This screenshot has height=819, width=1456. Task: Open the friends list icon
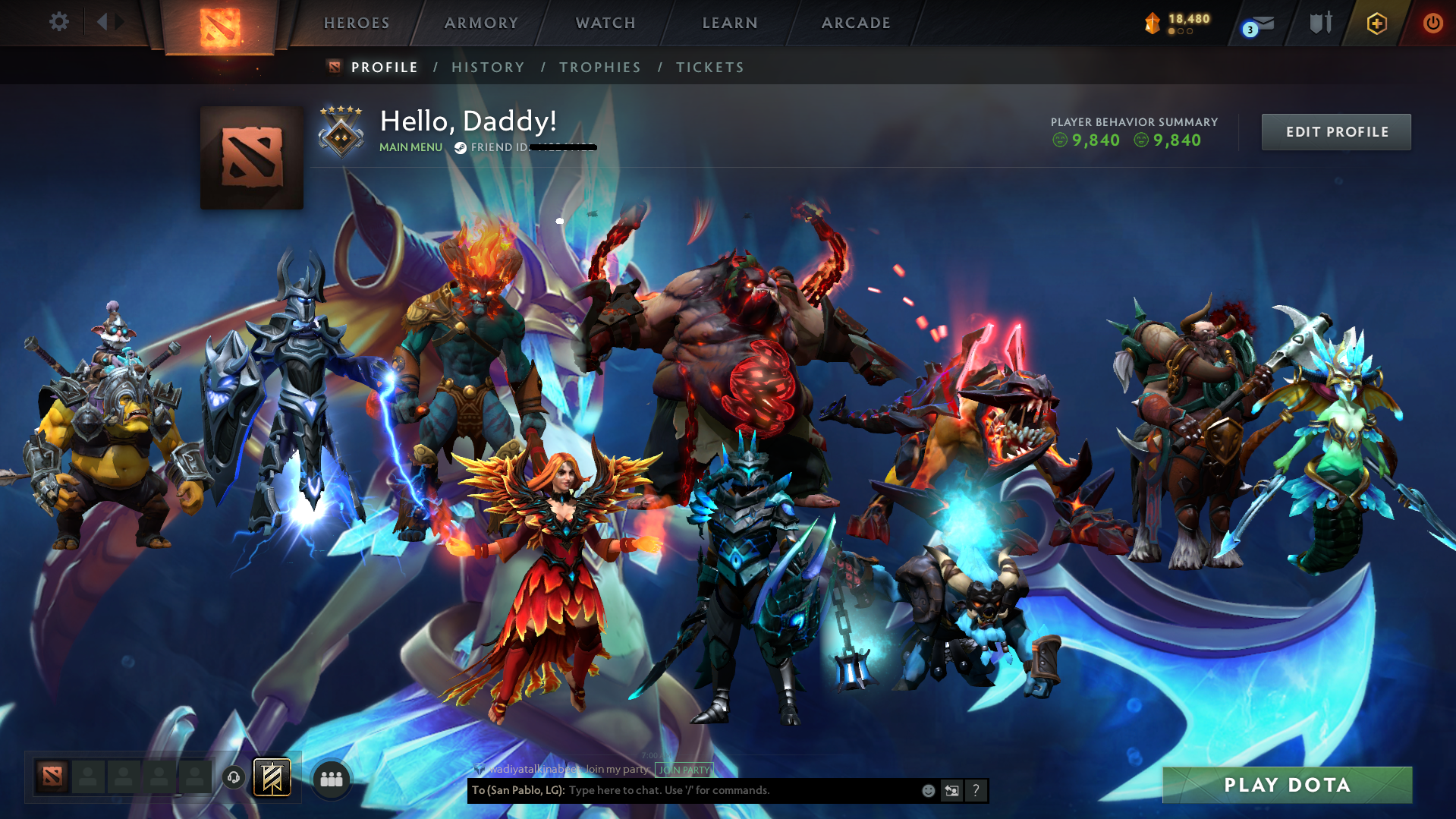coord(330,777)
